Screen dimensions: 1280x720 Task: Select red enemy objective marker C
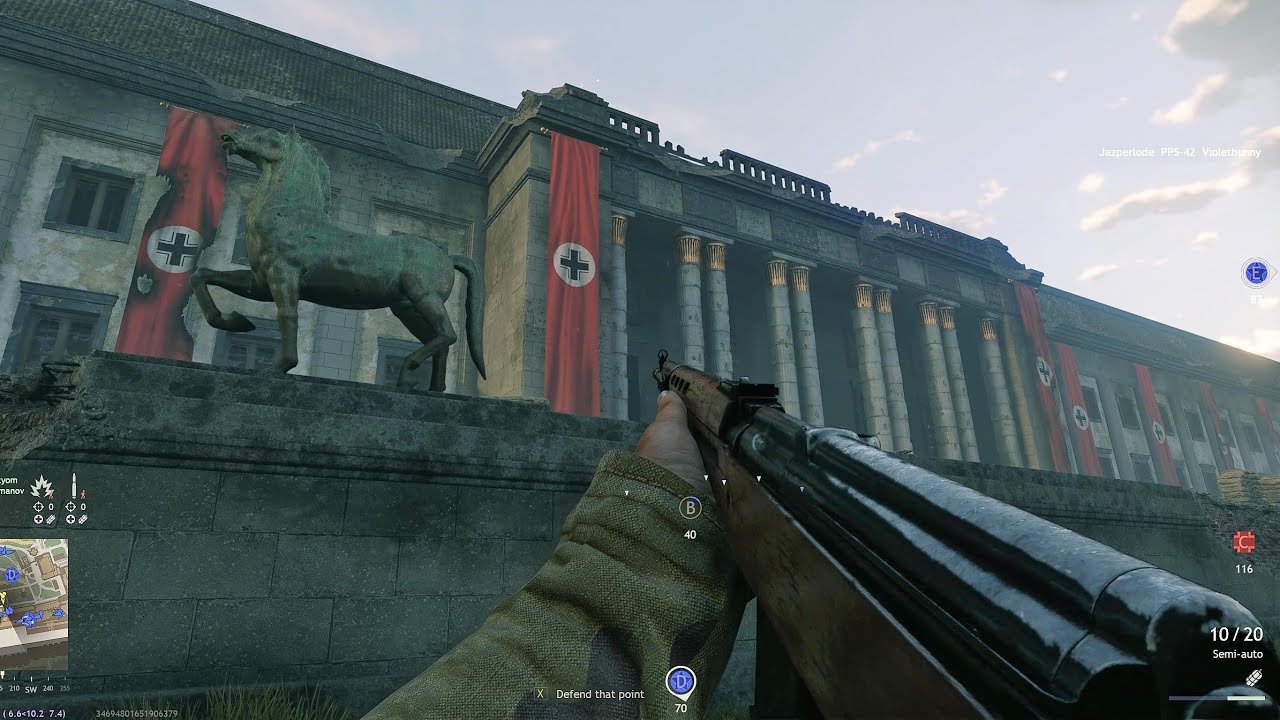pos(1244,543)
